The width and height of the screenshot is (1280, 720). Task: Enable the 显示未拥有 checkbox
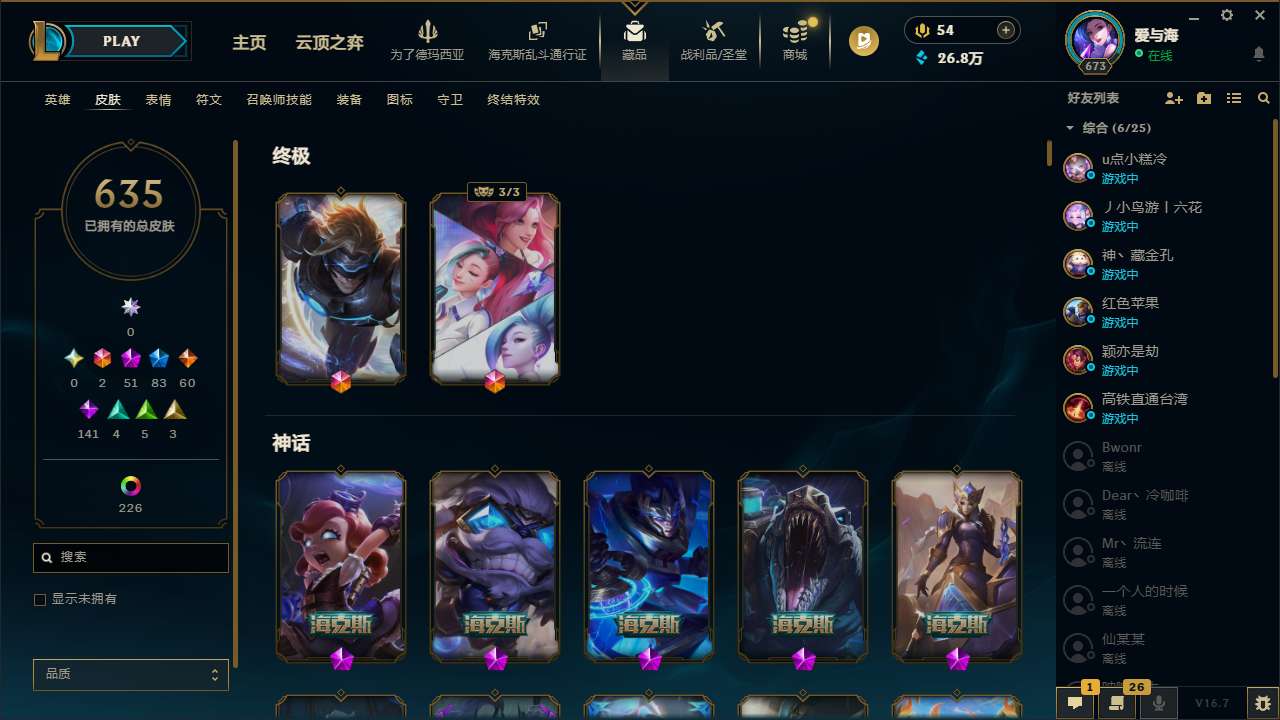click(x=40, y=599)
